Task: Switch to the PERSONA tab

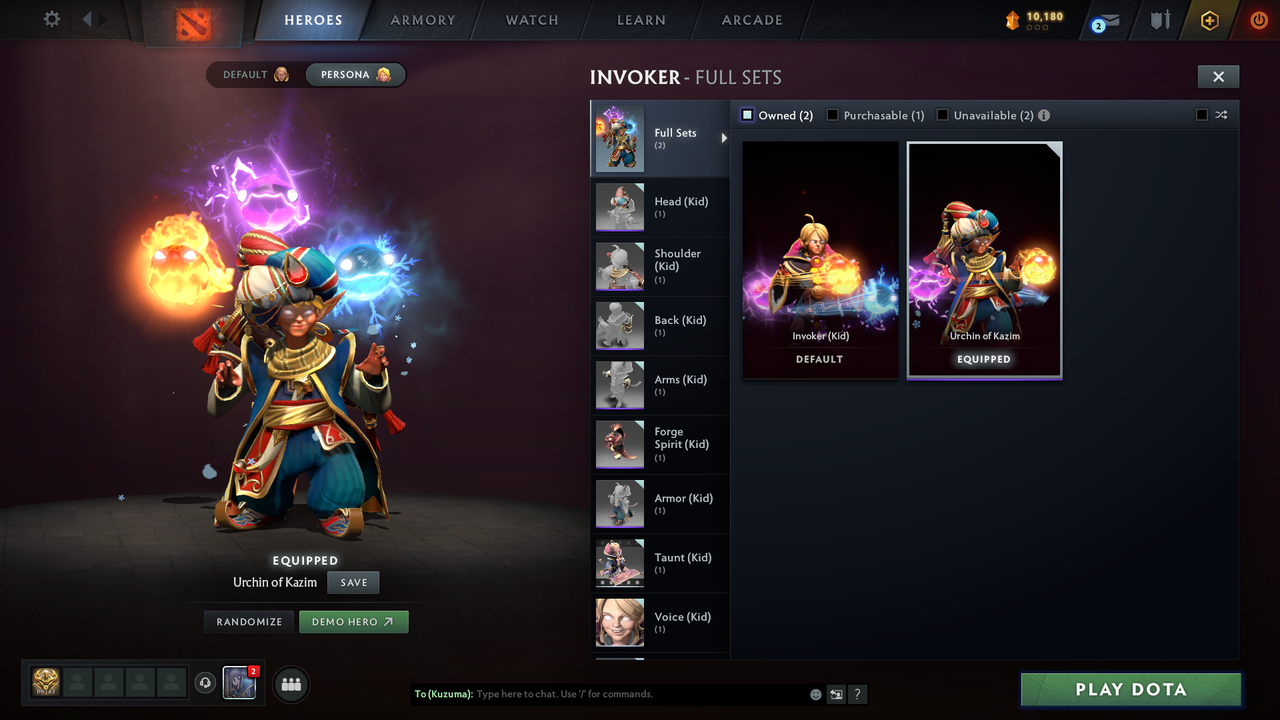Action: [355, 74]
